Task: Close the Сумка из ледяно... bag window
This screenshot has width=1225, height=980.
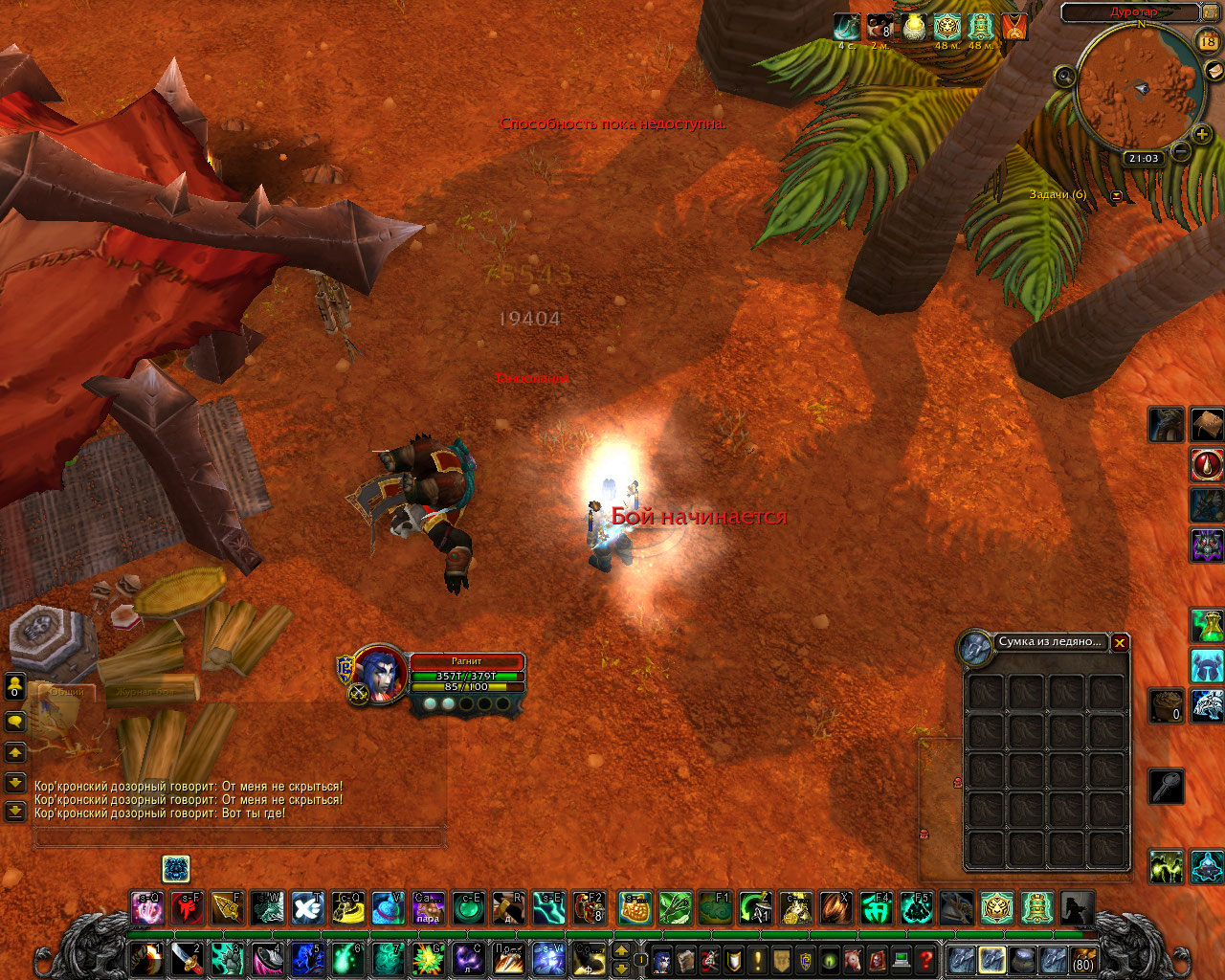Action: point(1119,642)
